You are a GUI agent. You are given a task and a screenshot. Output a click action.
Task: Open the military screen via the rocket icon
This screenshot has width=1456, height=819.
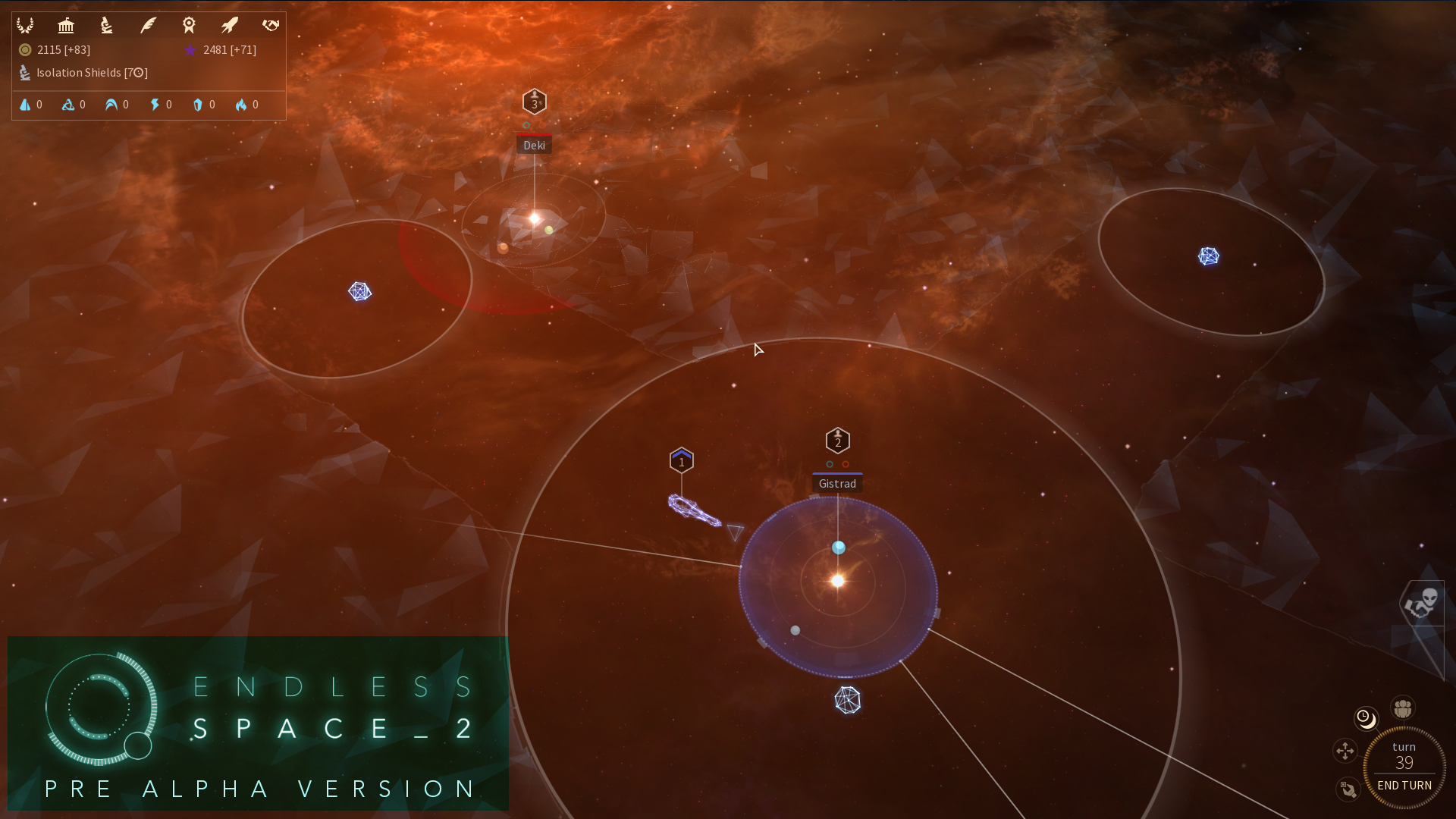point(229,25)
